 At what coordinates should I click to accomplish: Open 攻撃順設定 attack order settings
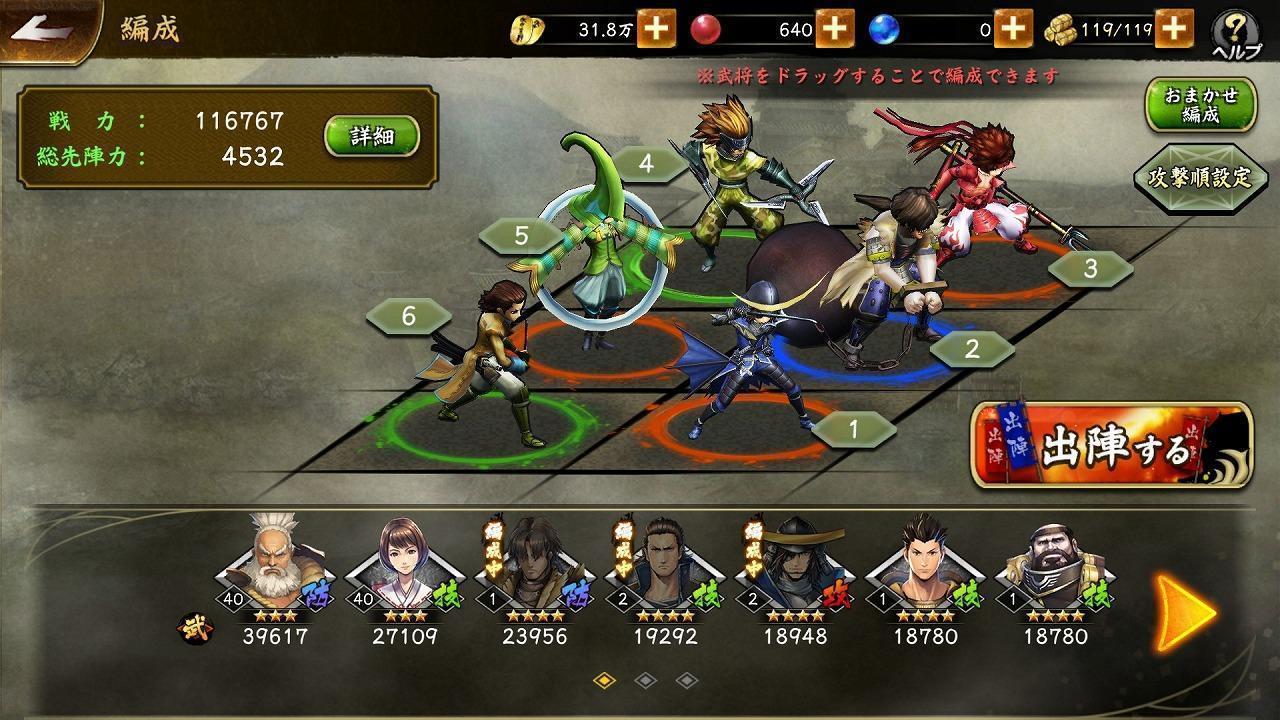pyautogui.click(x=1199, y=178)
